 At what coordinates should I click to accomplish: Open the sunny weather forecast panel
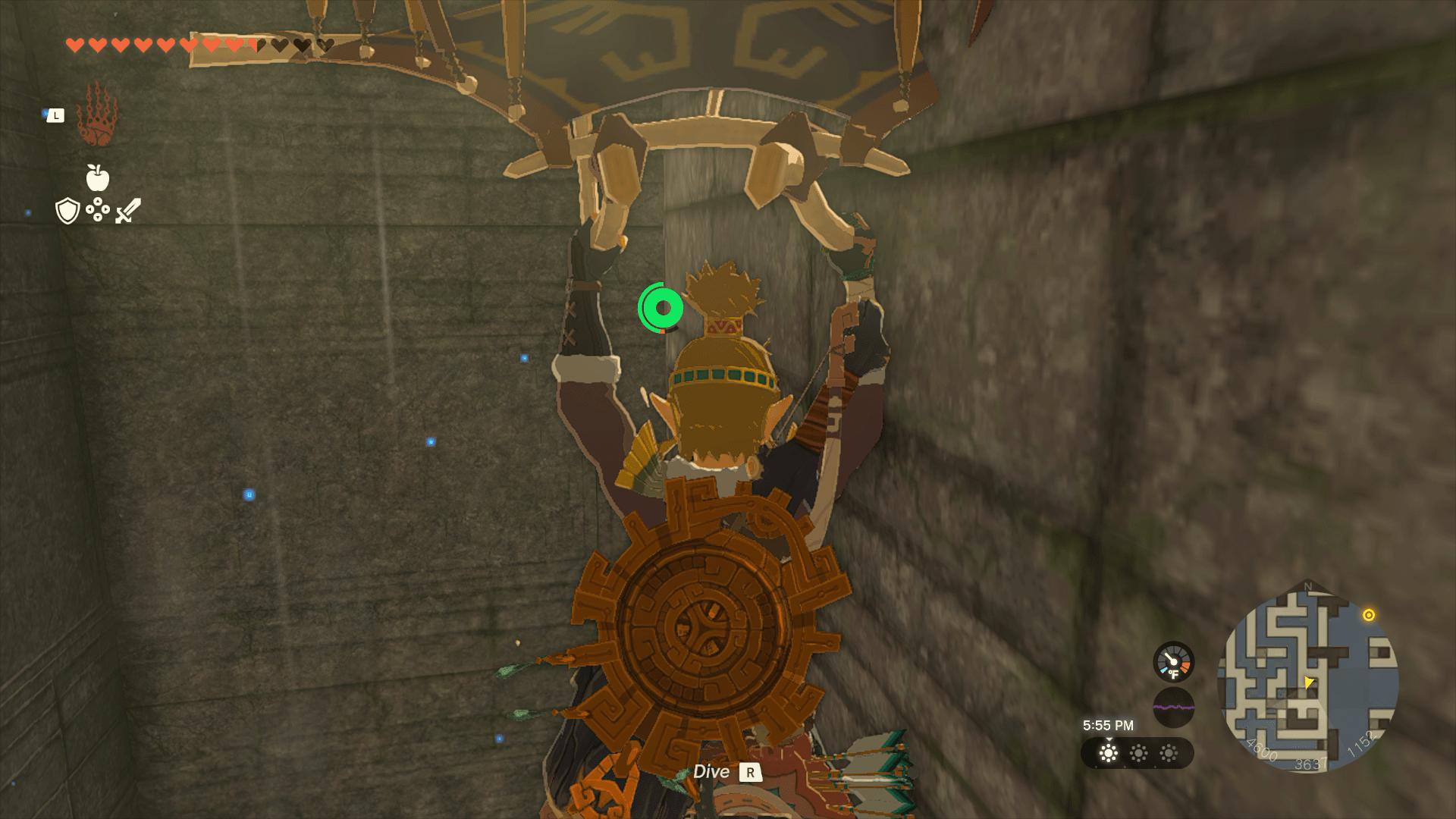click(x=1137, y=753)
